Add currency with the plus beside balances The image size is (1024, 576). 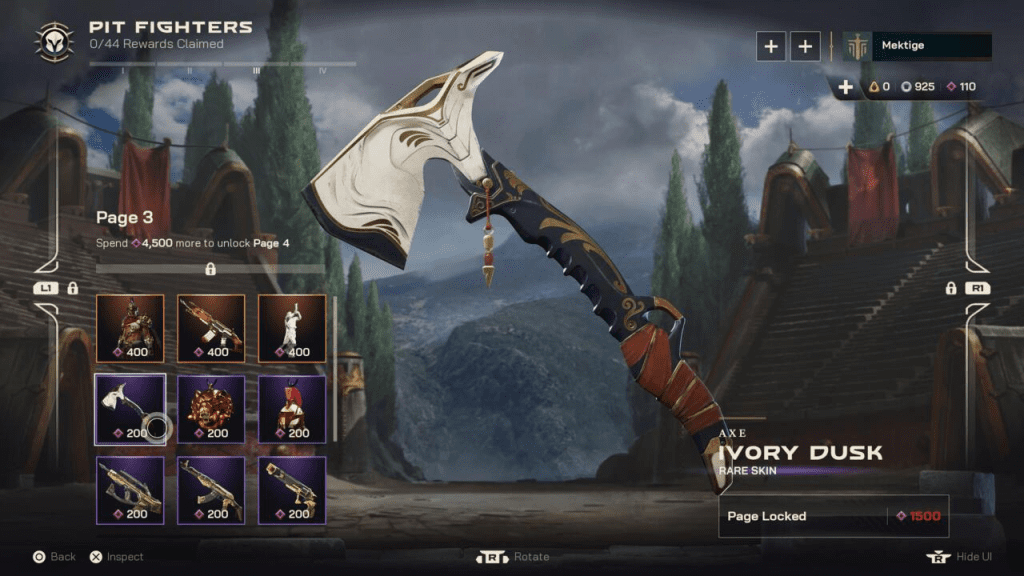[x=846, y=87]
